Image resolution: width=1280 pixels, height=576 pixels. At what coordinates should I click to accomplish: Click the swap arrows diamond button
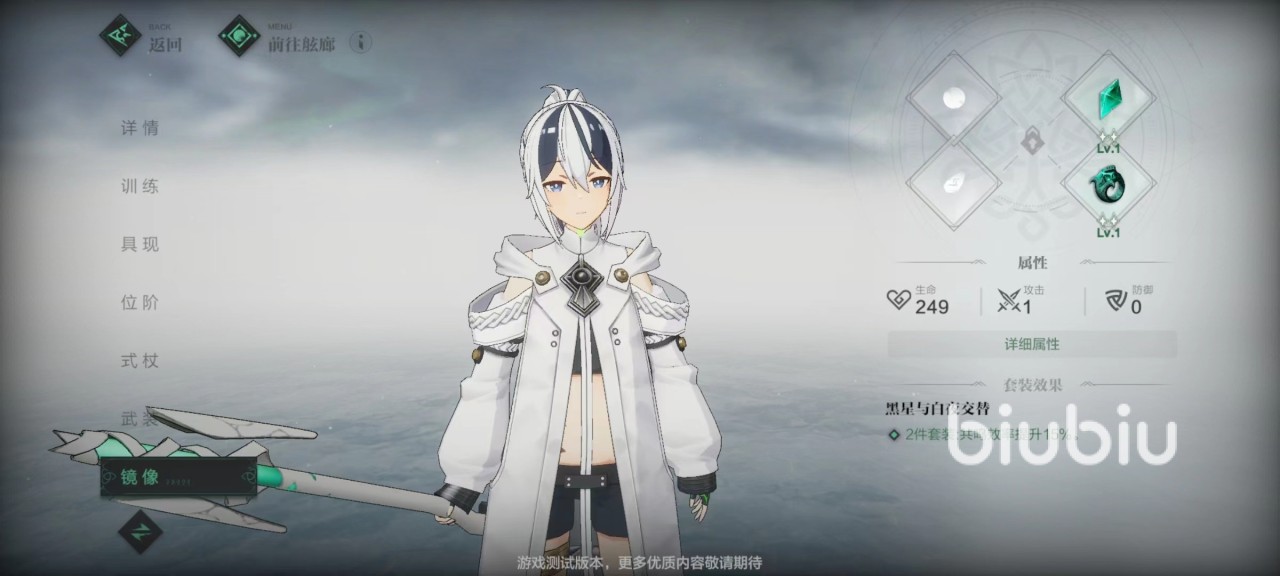pyautogui.click(x=140, y=530)
